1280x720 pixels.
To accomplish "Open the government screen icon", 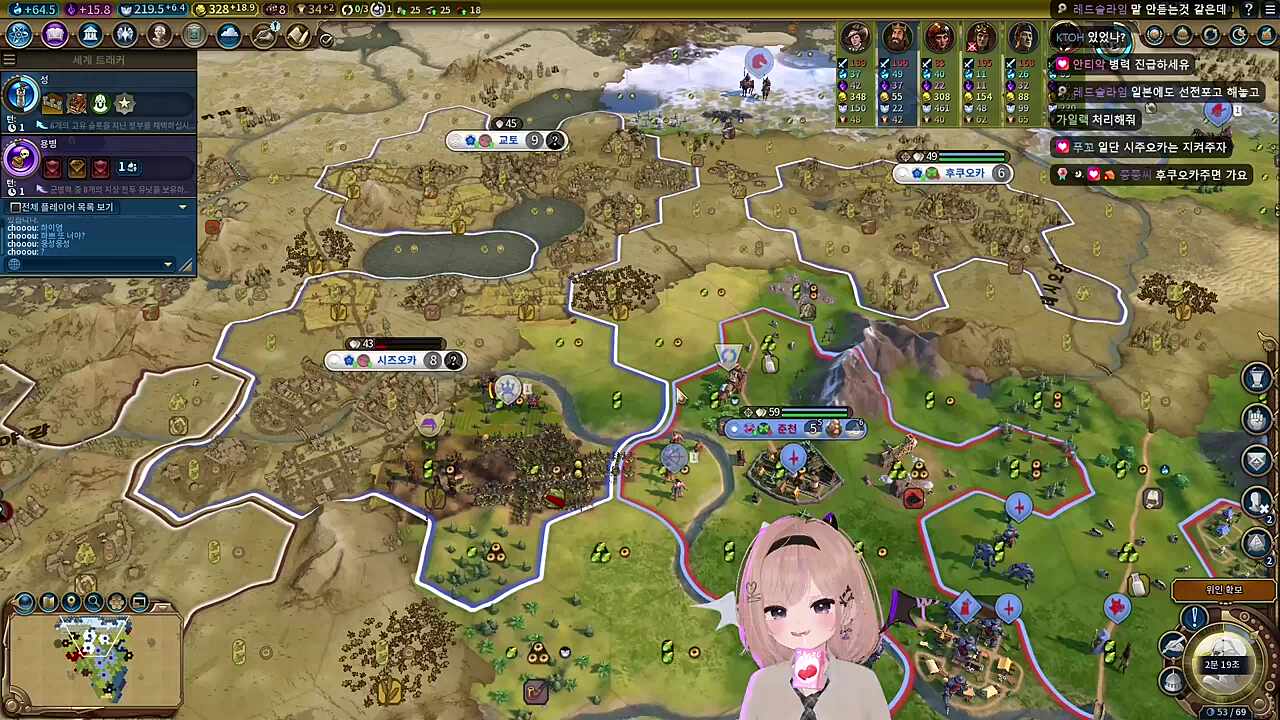I will coord(90,35).
